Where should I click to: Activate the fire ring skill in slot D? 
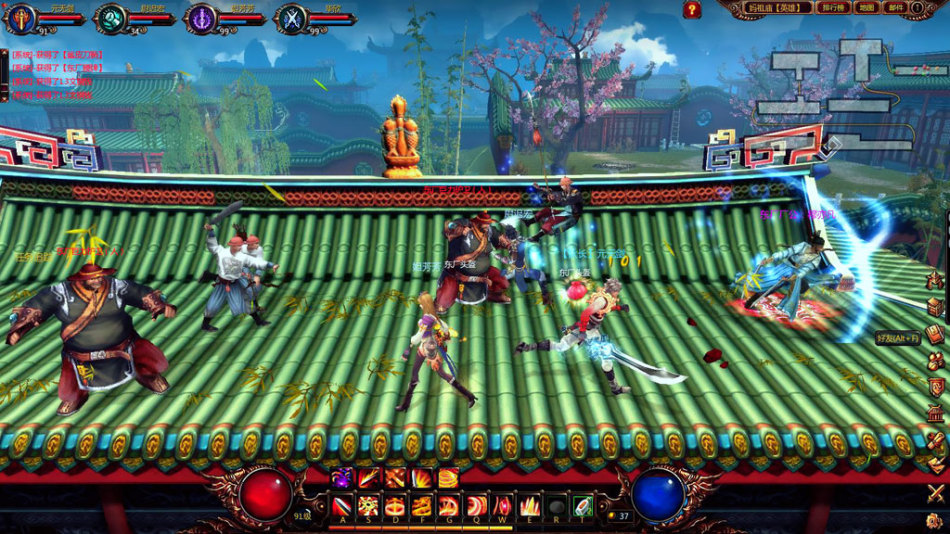point(396,506)
